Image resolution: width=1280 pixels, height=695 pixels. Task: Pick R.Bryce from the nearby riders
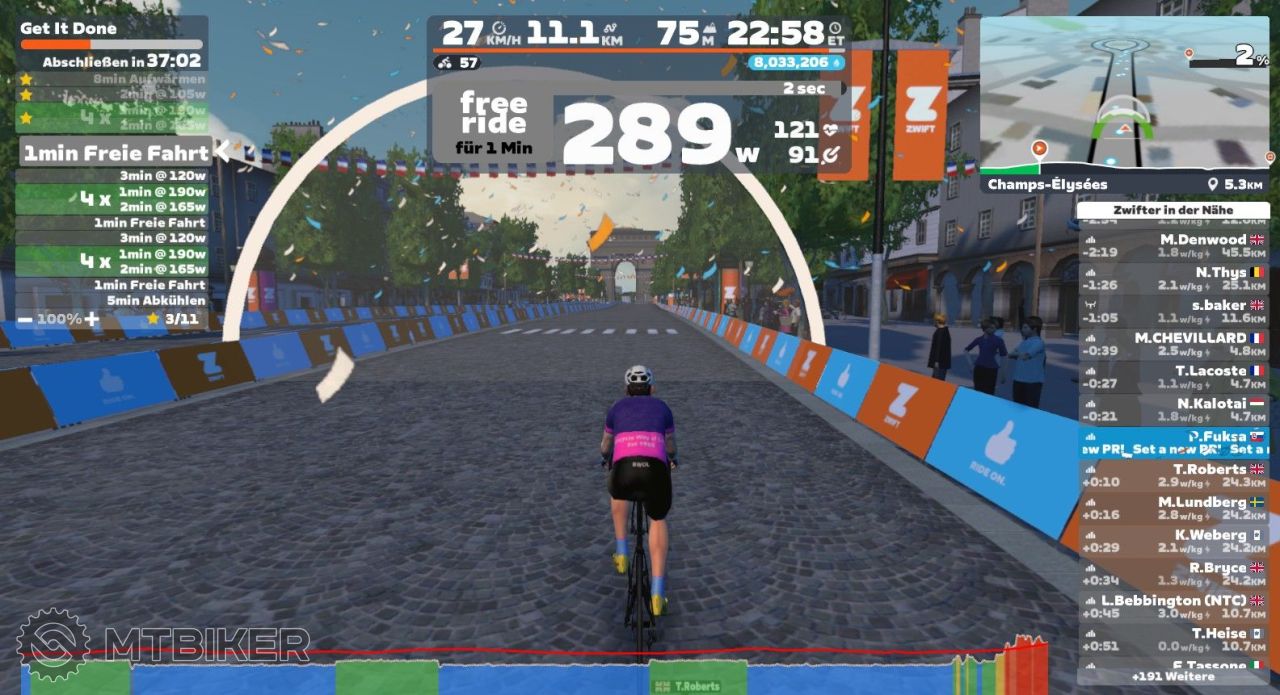(x=1173, y=574)
